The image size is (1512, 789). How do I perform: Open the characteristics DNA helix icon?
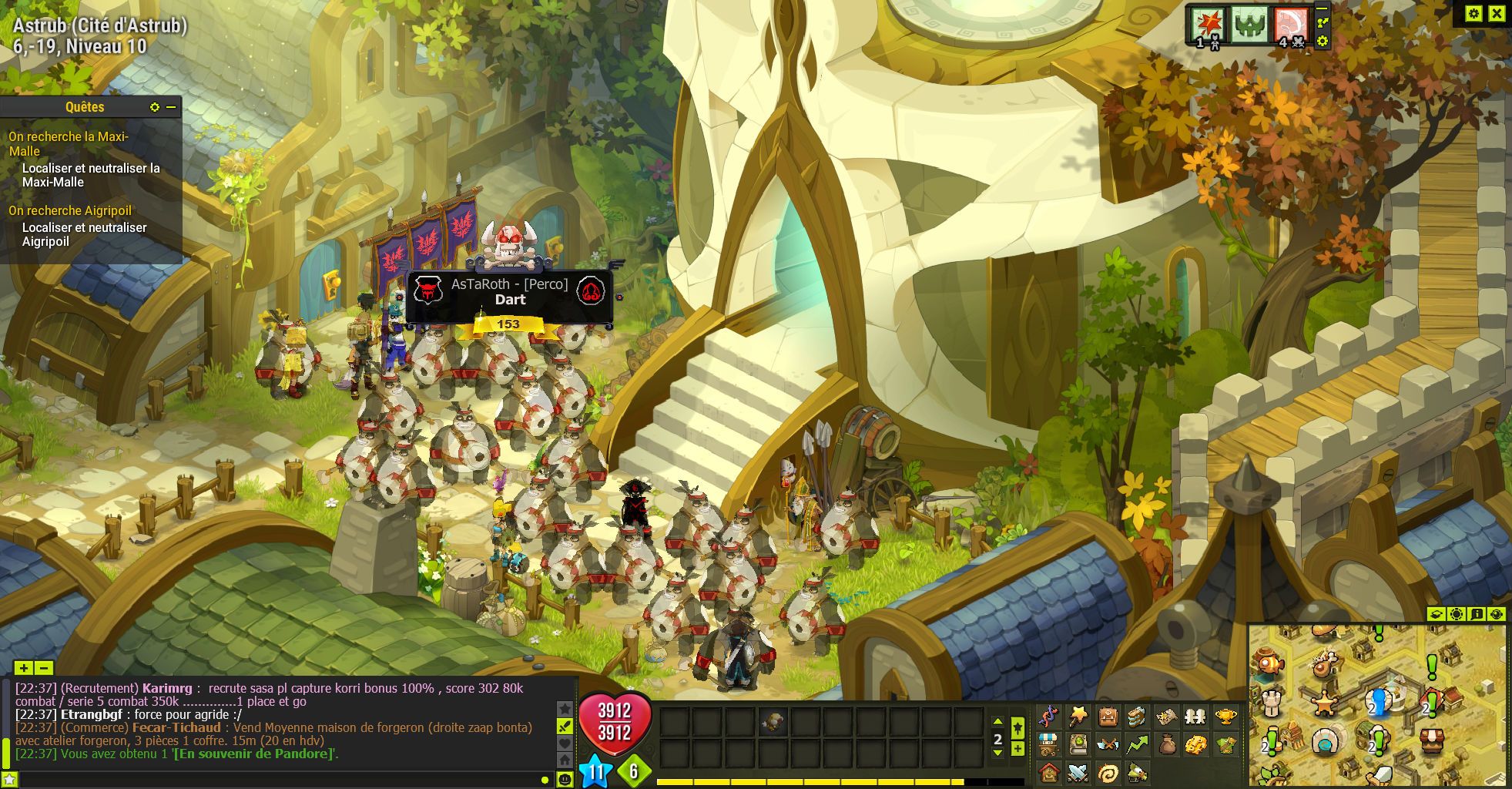(1048, 717)
